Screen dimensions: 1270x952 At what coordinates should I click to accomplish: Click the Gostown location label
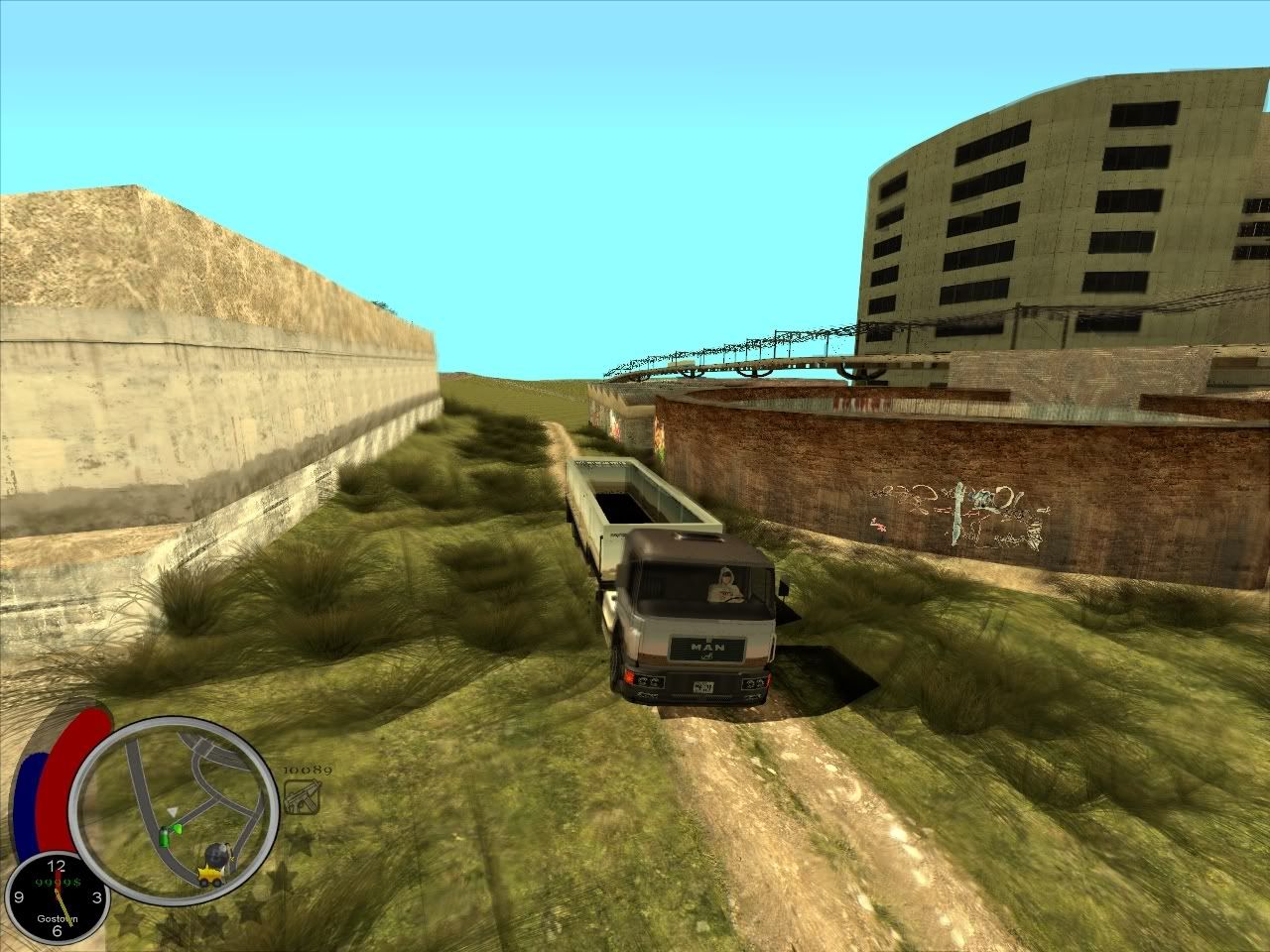pos(58,917)
